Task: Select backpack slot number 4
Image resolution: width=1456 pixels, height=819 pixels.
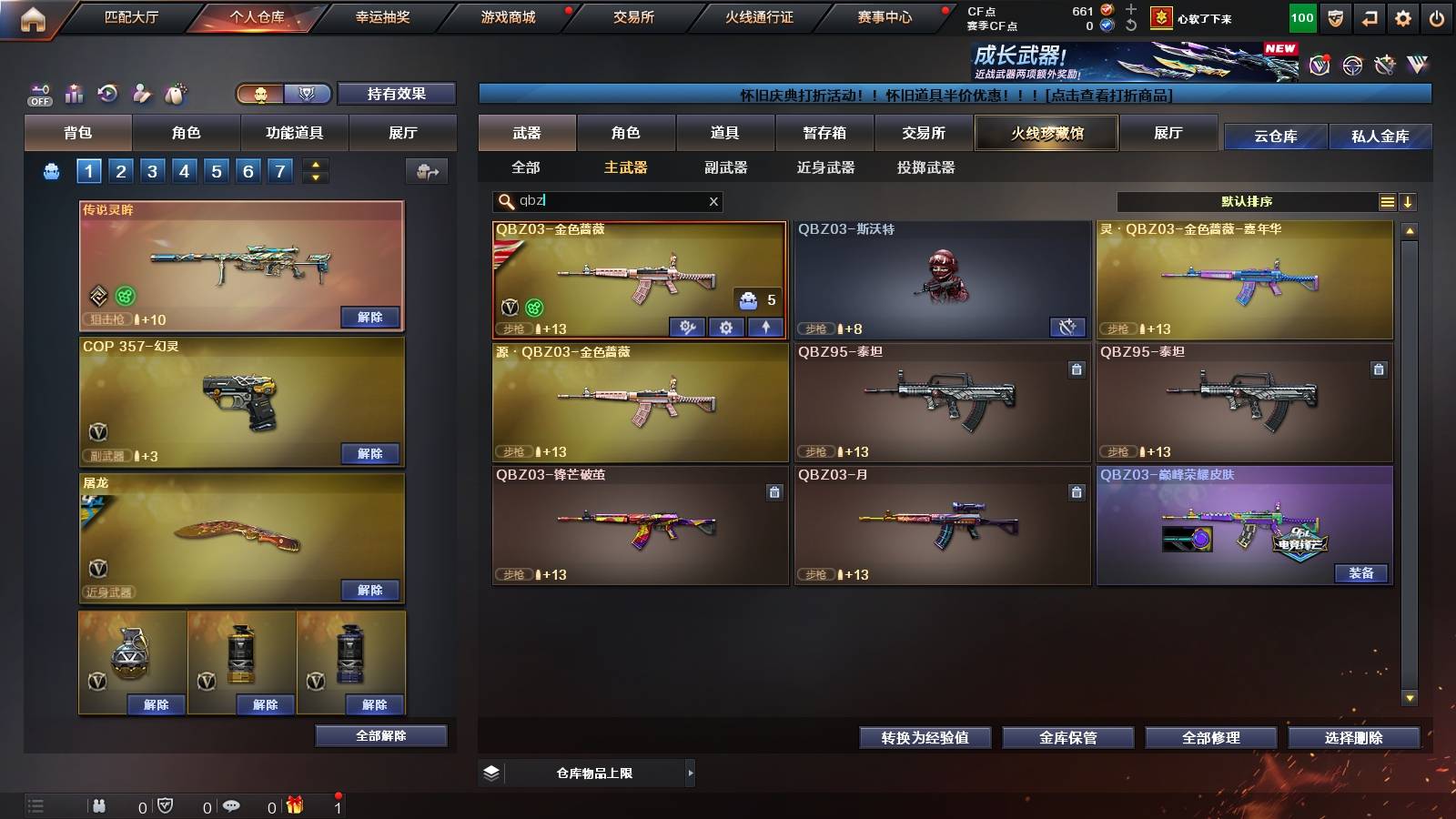Action: [x=185, y=170]
